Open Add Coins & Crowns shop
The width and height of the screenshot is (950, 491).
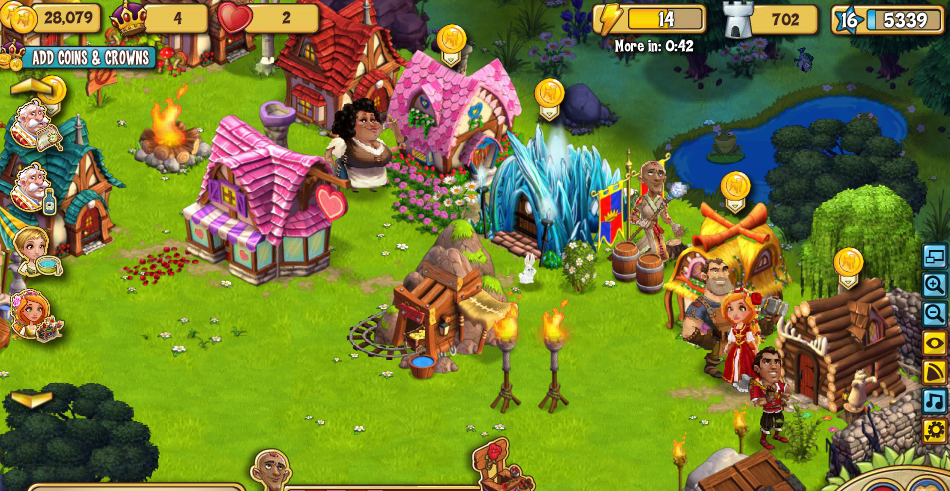[88, 57]
